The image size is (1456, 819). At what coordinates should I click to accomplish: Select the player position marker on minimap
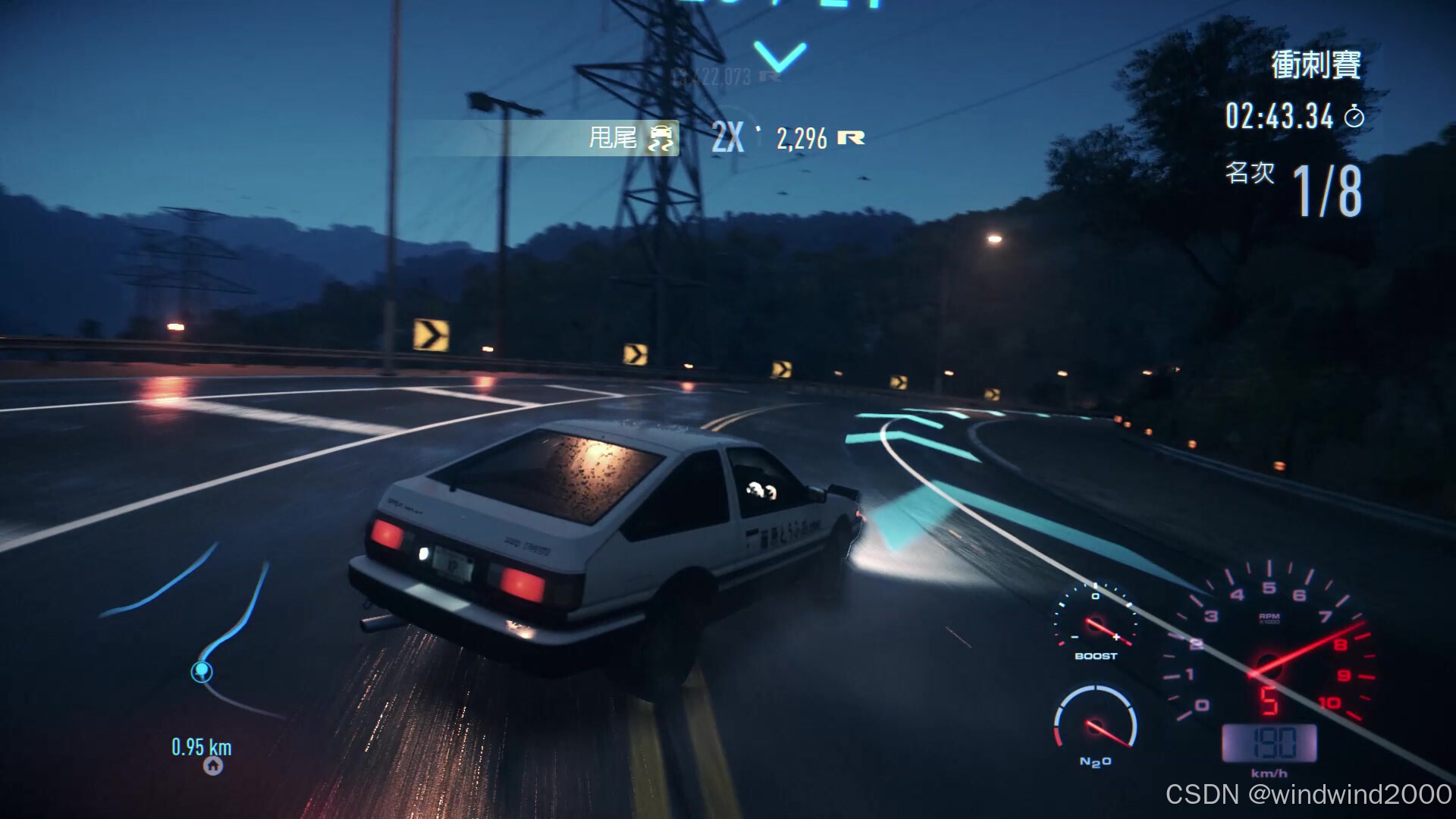point(202,672)
